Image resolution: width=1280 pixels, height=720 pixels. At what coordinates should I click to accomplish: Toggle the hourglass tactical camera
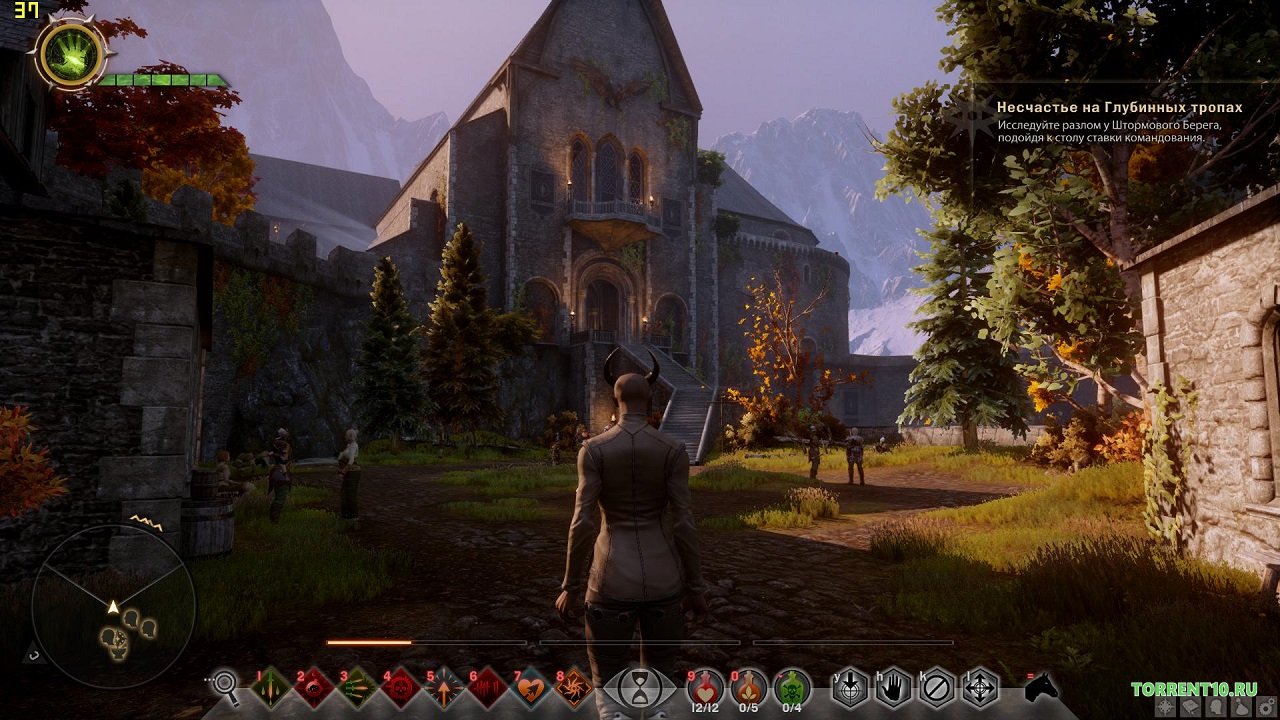tap(639, 688)
